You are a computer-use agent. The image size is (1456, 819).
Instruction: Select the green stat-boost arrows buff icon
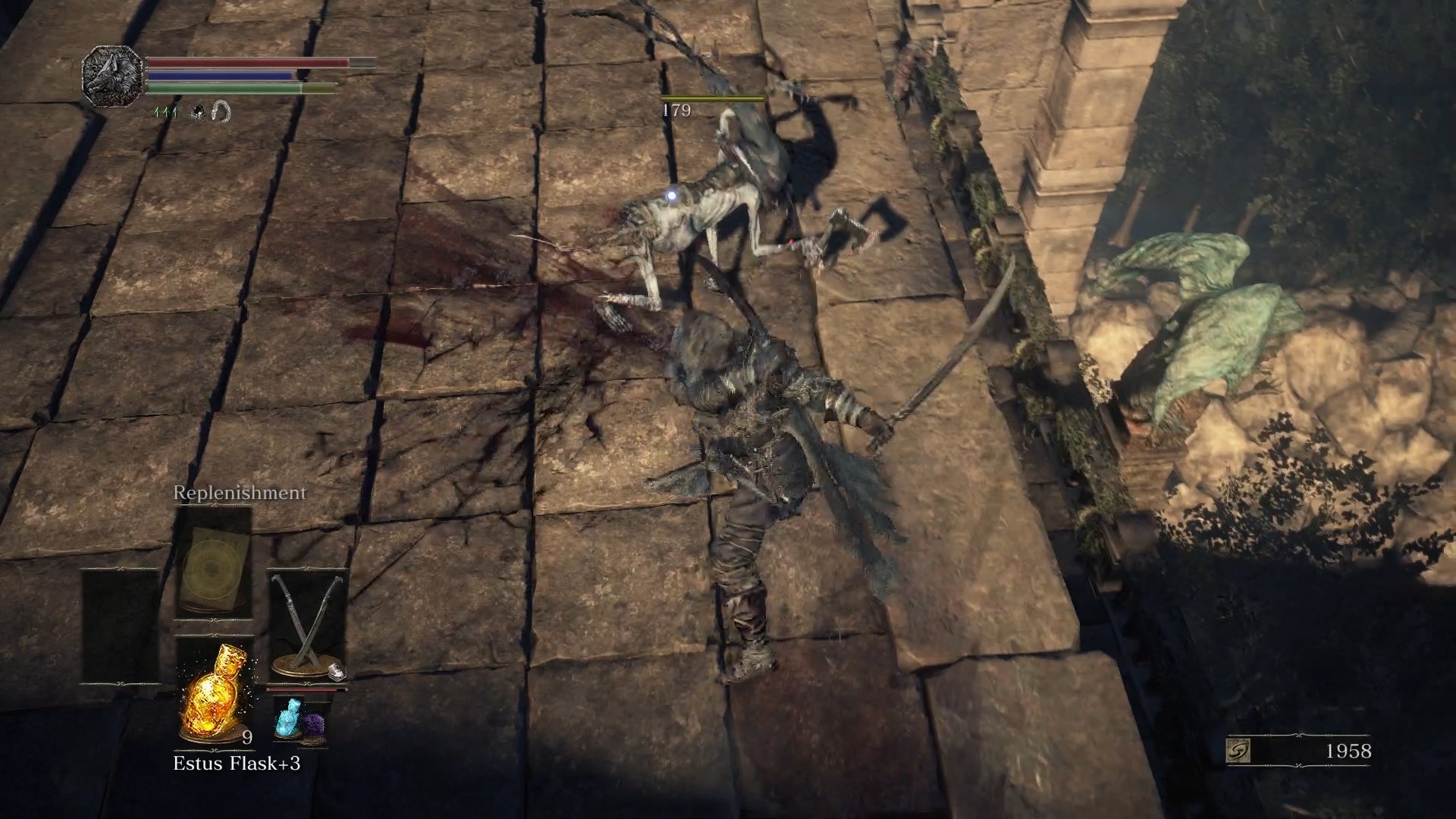166,112
